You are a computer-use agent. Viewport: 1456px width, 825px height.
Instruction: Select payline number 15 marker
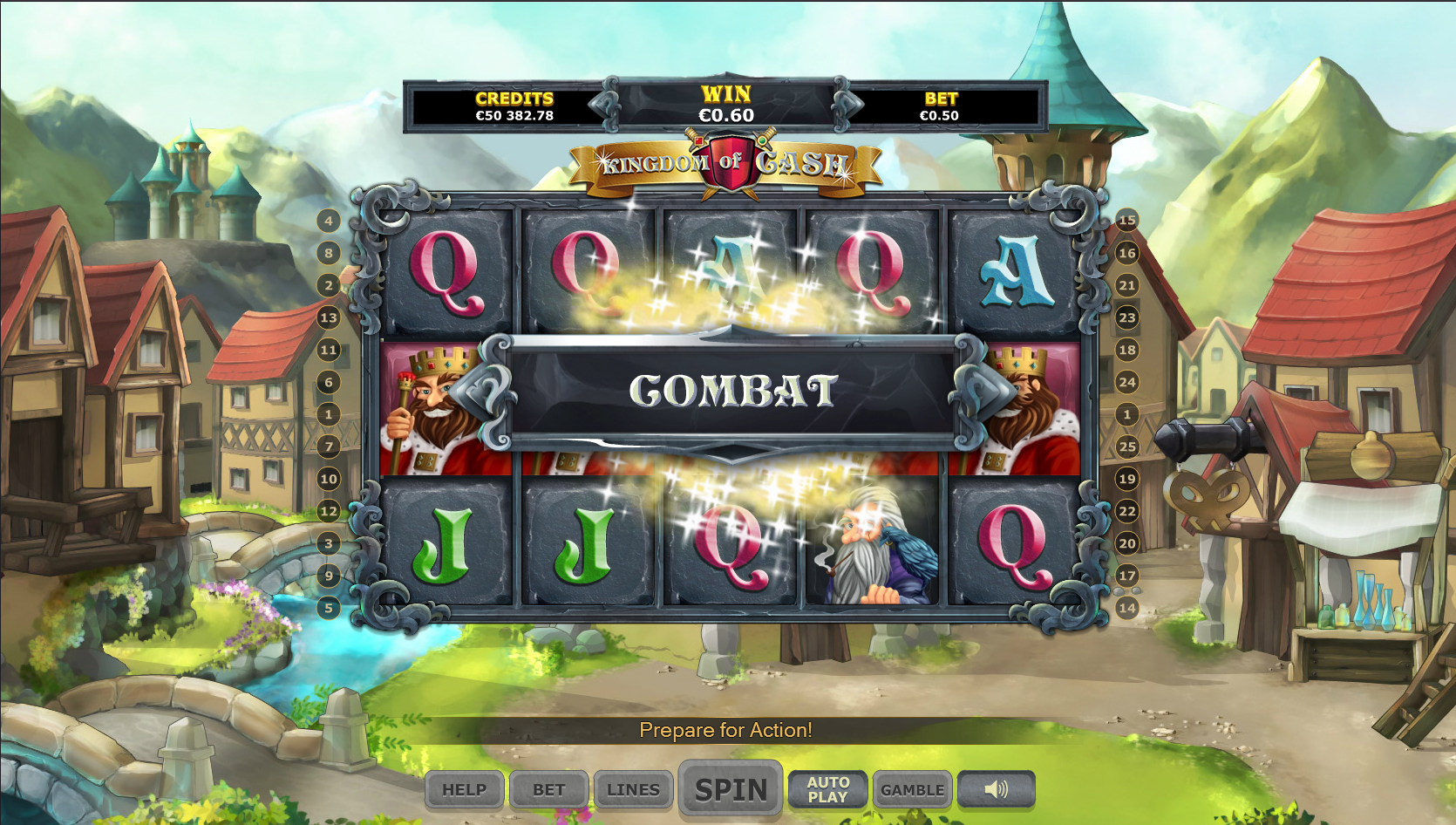(x=1127, y=221)
